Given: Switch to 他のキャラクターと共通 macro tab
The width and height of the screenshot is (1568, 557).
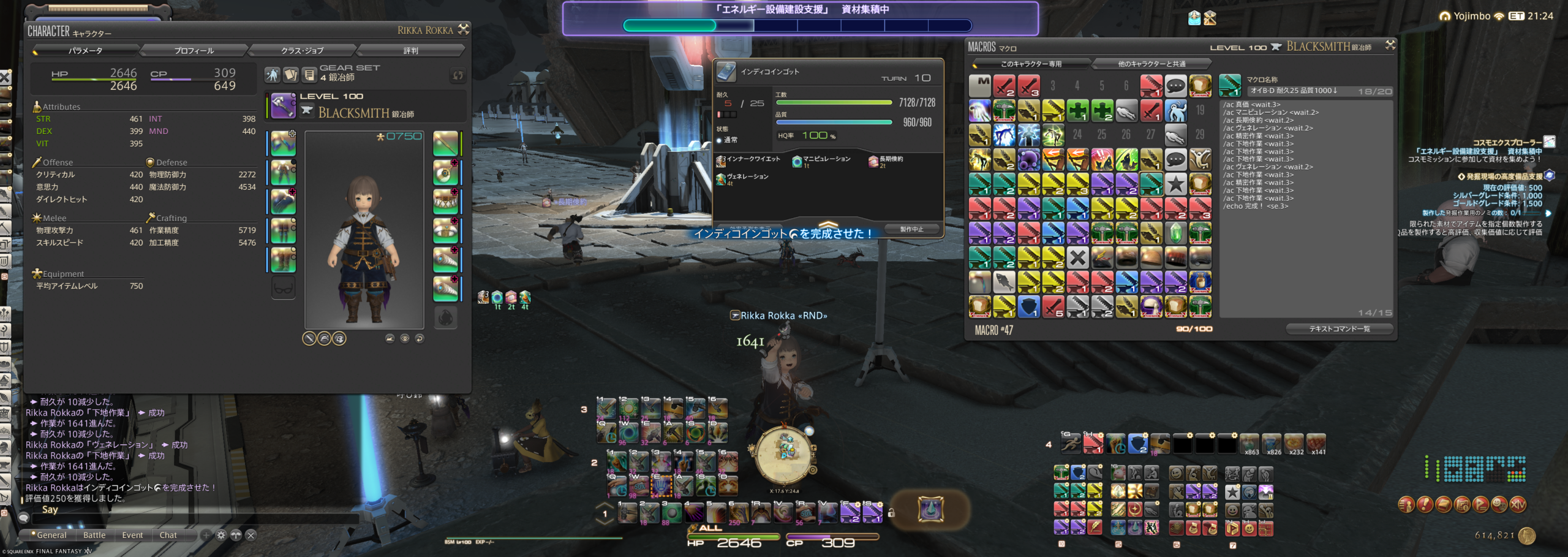Looking at the screenshot, I should click(1151, 64).
